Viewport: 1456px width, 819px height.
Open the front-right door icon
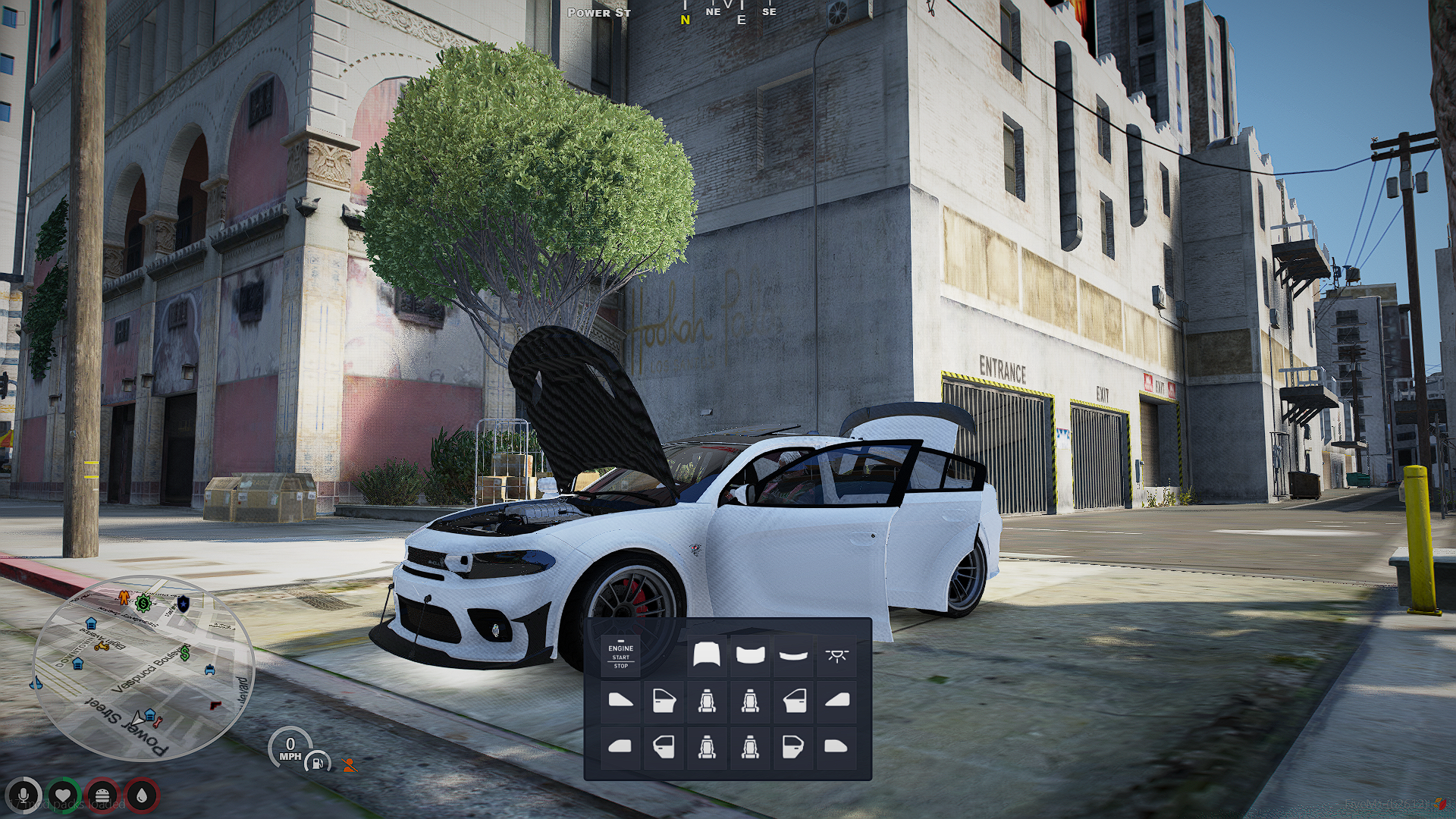[x=793, y=700]
